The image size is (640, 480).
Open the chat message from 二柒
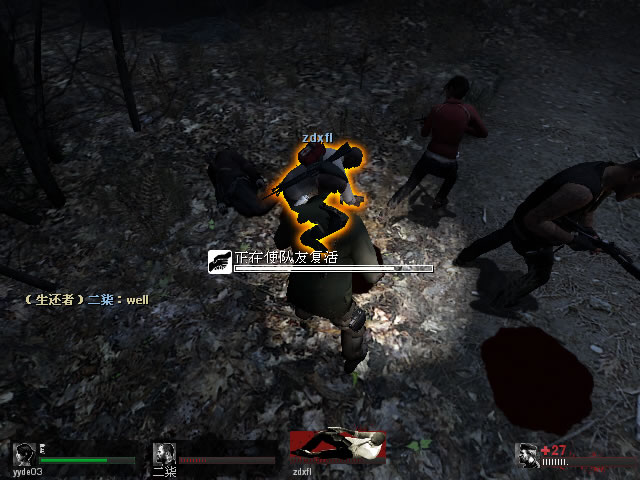(90, 298)
